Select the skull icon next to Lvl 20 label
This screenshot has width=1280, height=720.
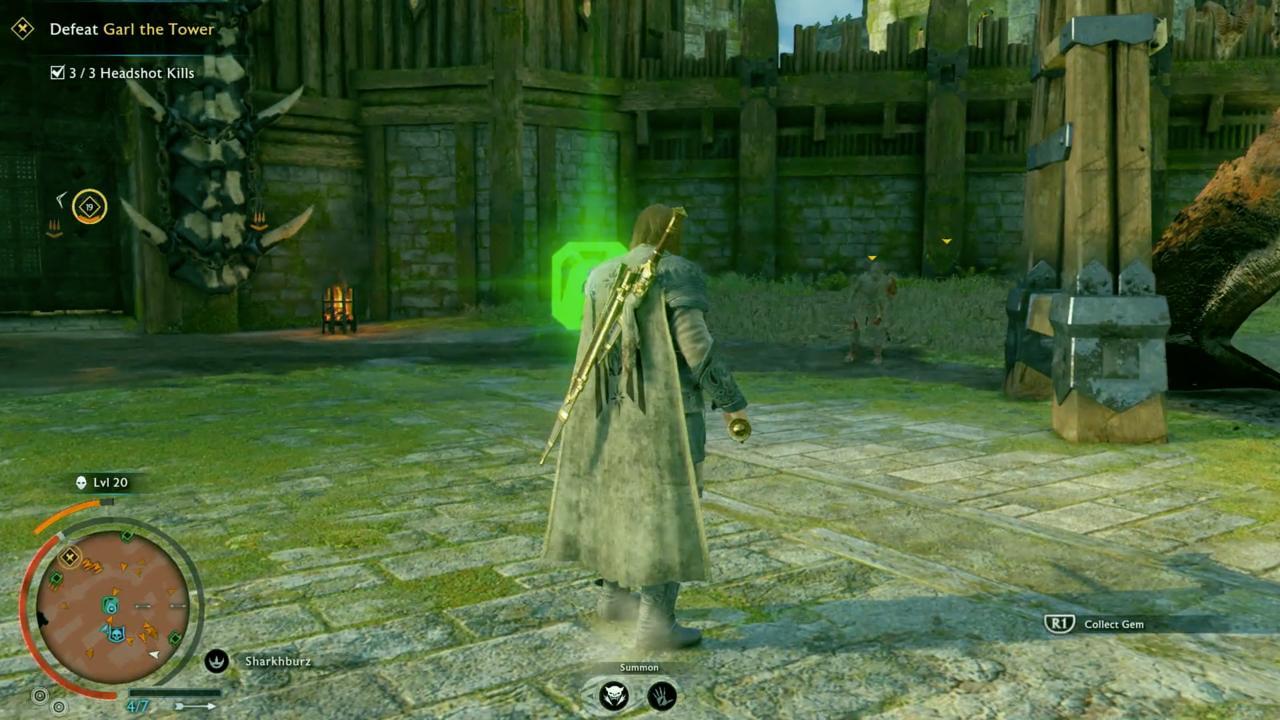(x=81, y=482)
